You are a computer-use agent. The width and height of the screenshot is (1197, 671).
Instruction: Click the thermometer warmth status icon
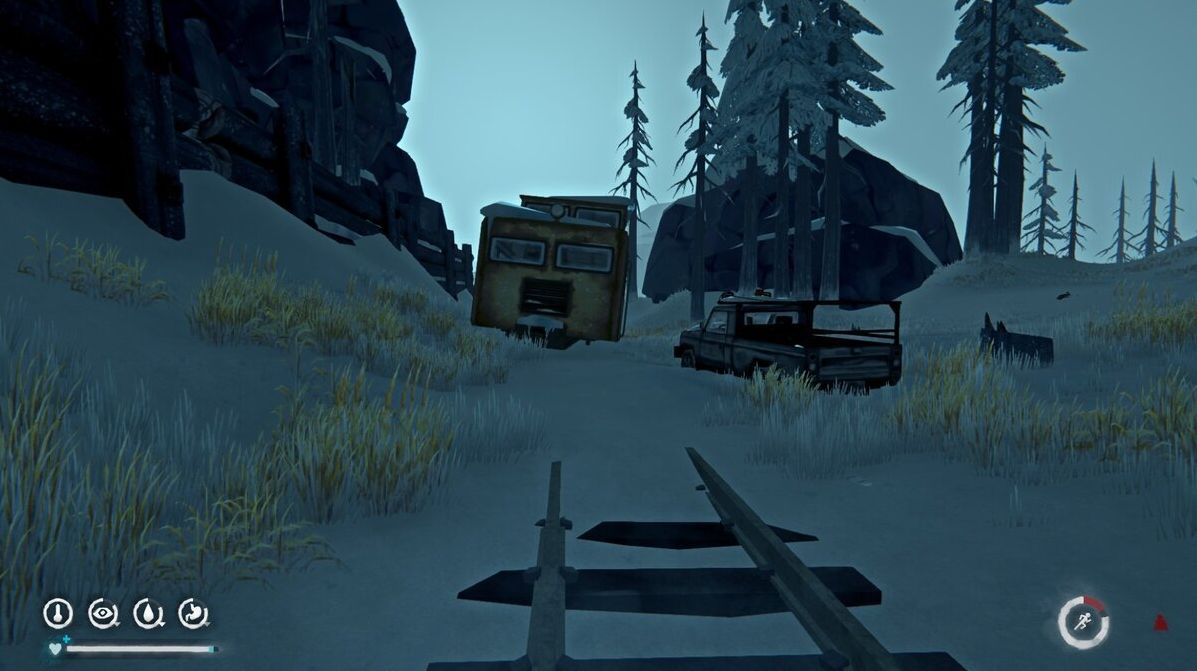[58, 613]
